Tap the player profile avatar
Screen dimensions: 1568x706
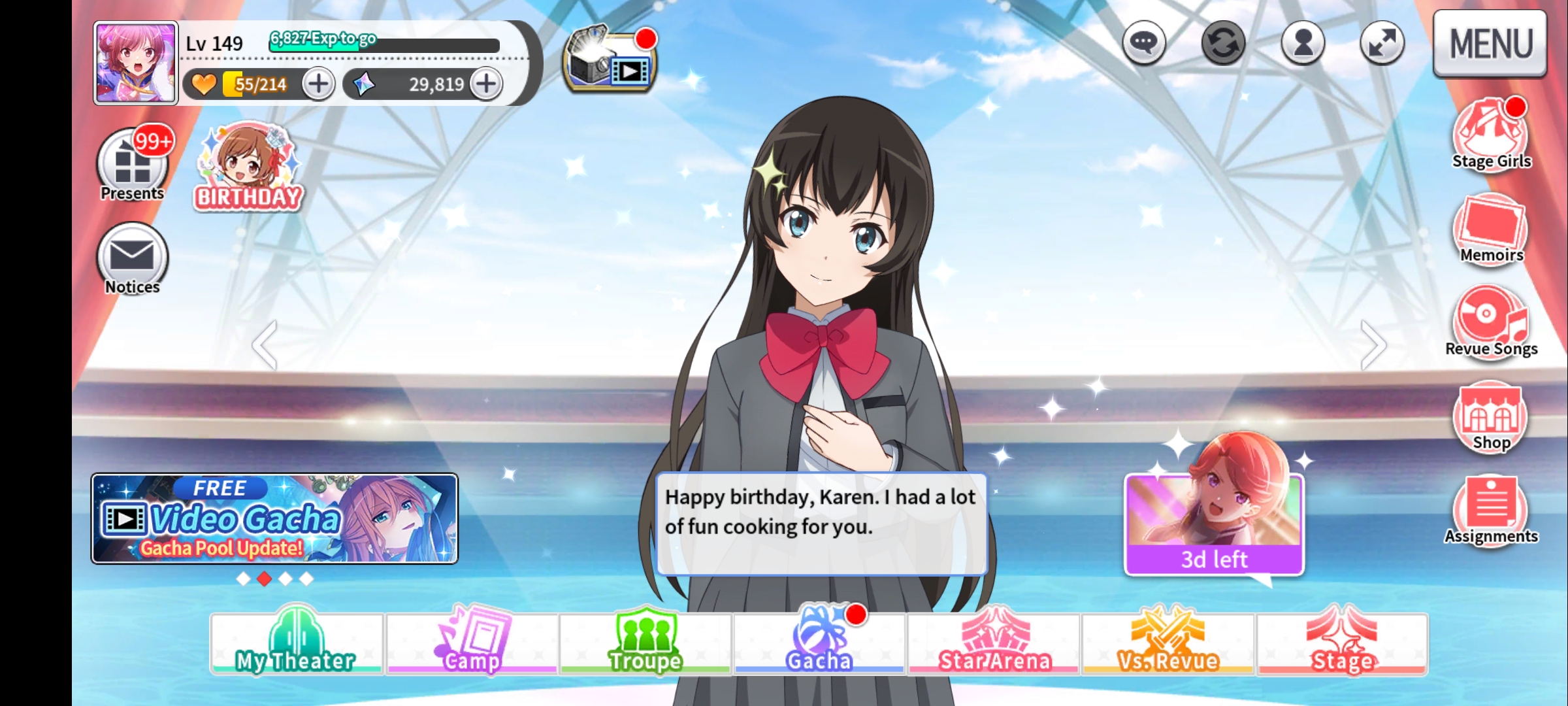(x=136, y=63)
